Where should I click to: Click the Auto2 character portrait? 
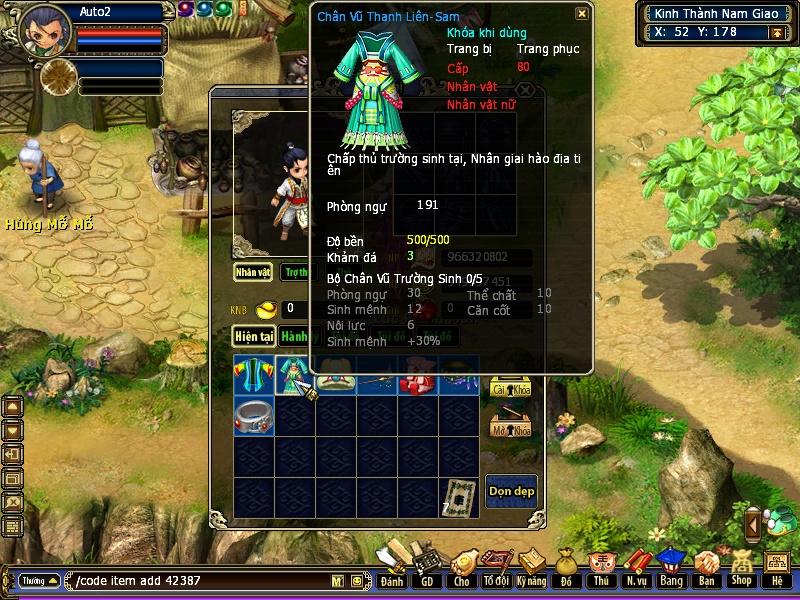pyautogui.click(x=44, y=29)
